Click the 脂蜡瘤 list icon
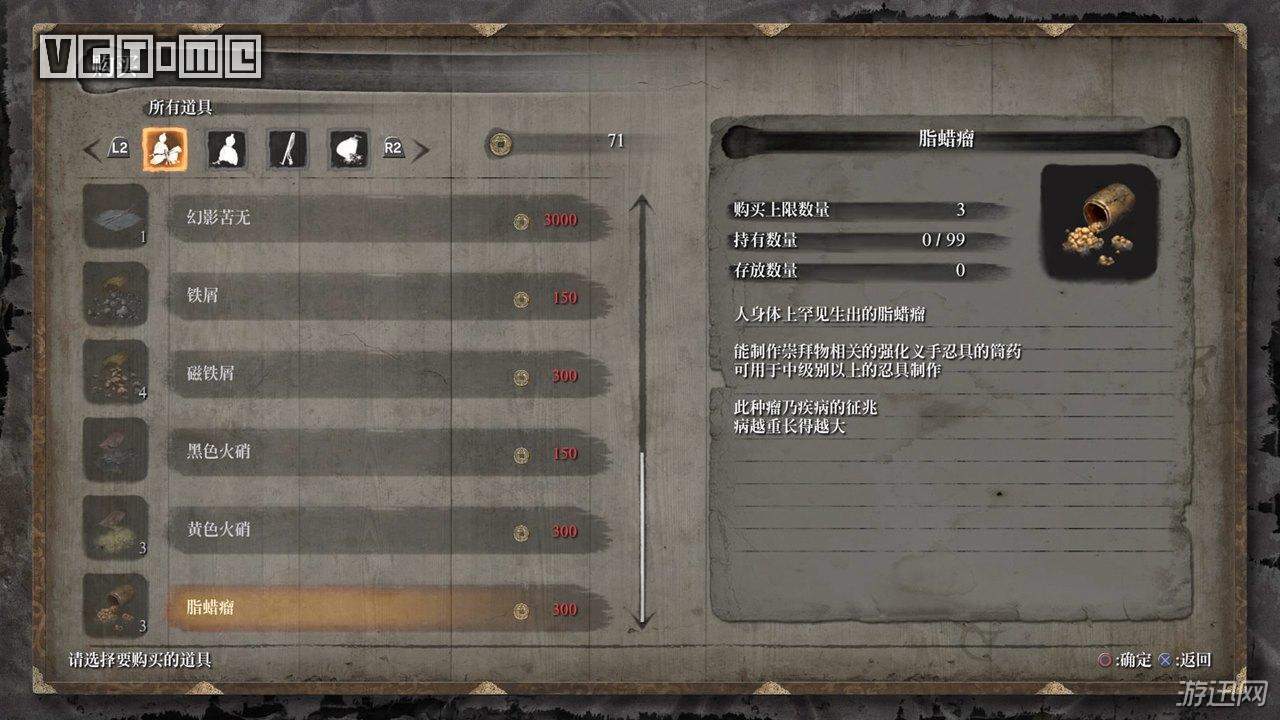Viewport: 1280px width, 720px height. click(x=115, y=606)
